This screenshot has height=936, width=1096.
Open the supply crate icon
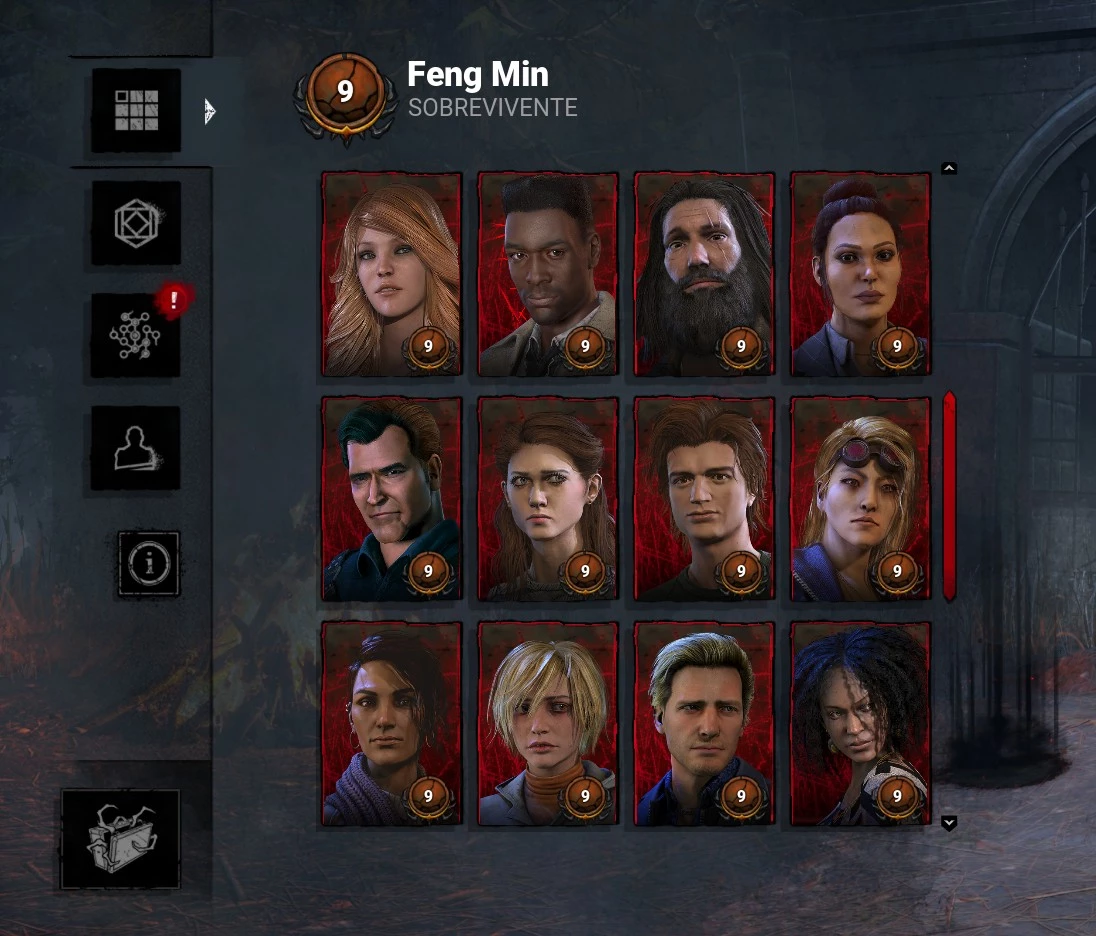click(x=120, y=839)
